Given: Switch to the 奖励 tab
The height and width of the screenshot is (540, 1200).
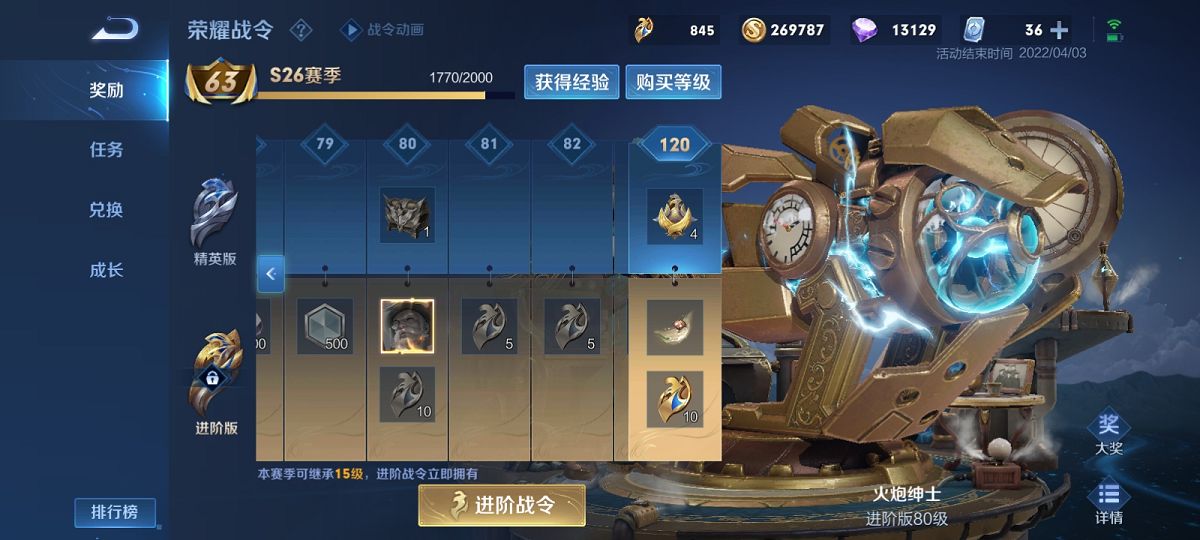Looking at the screenshot, I should 106,90.
